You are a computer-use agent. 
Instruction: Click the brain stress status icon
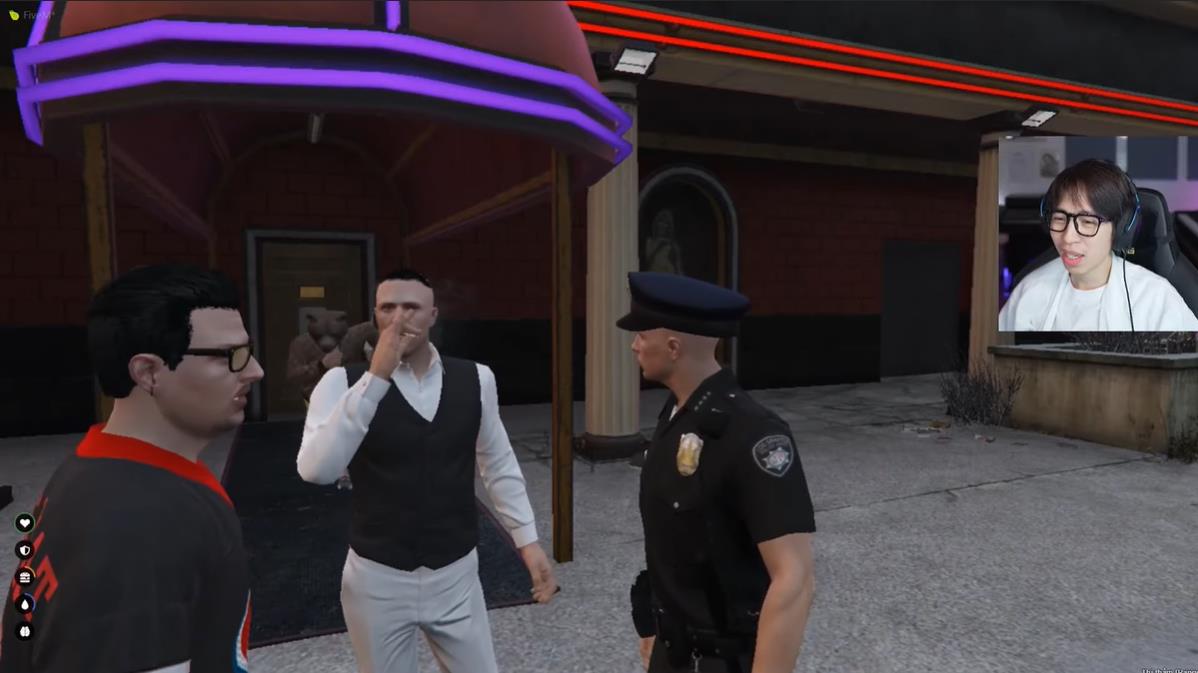pyautogui.click(x=25, y=631)
